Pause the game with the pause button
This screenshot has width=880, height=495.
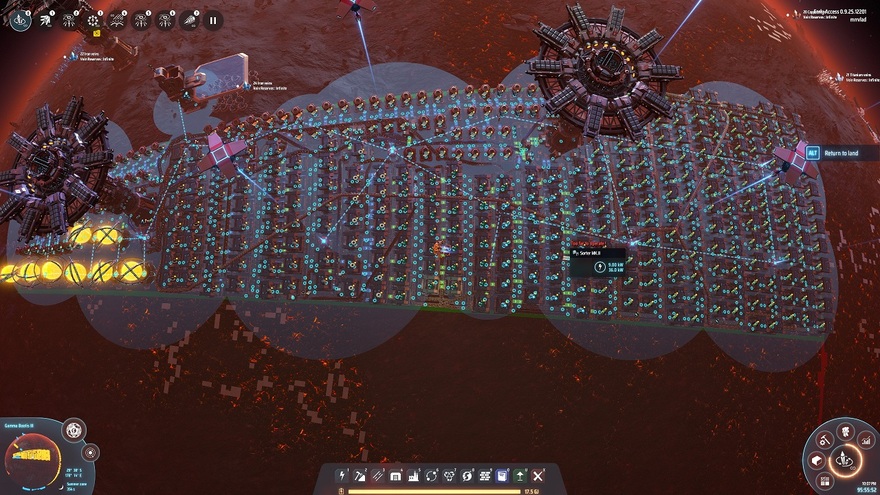[212, 19]
